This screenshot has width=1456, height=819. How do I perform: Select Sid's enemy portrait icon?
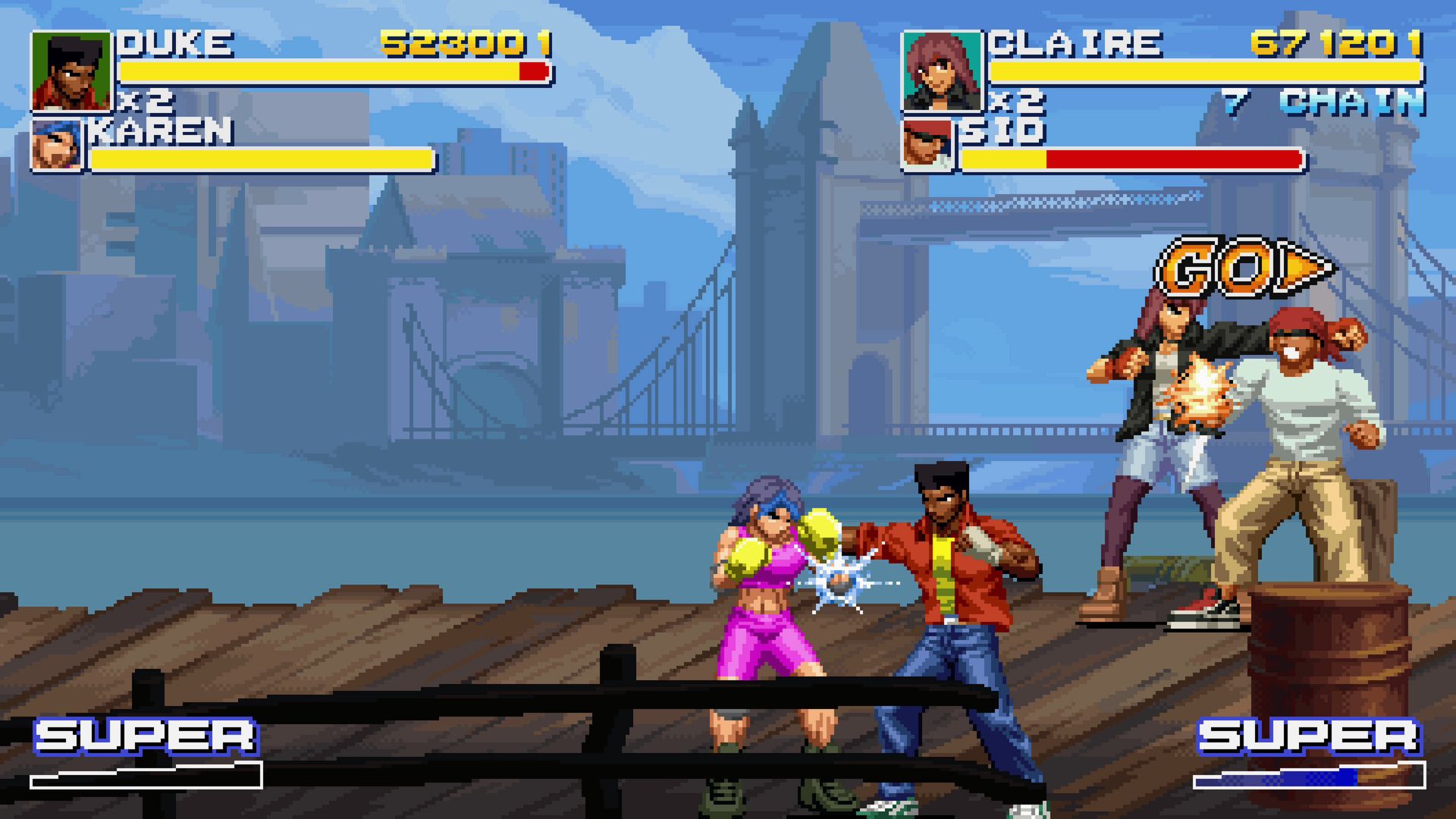point(927,146)
